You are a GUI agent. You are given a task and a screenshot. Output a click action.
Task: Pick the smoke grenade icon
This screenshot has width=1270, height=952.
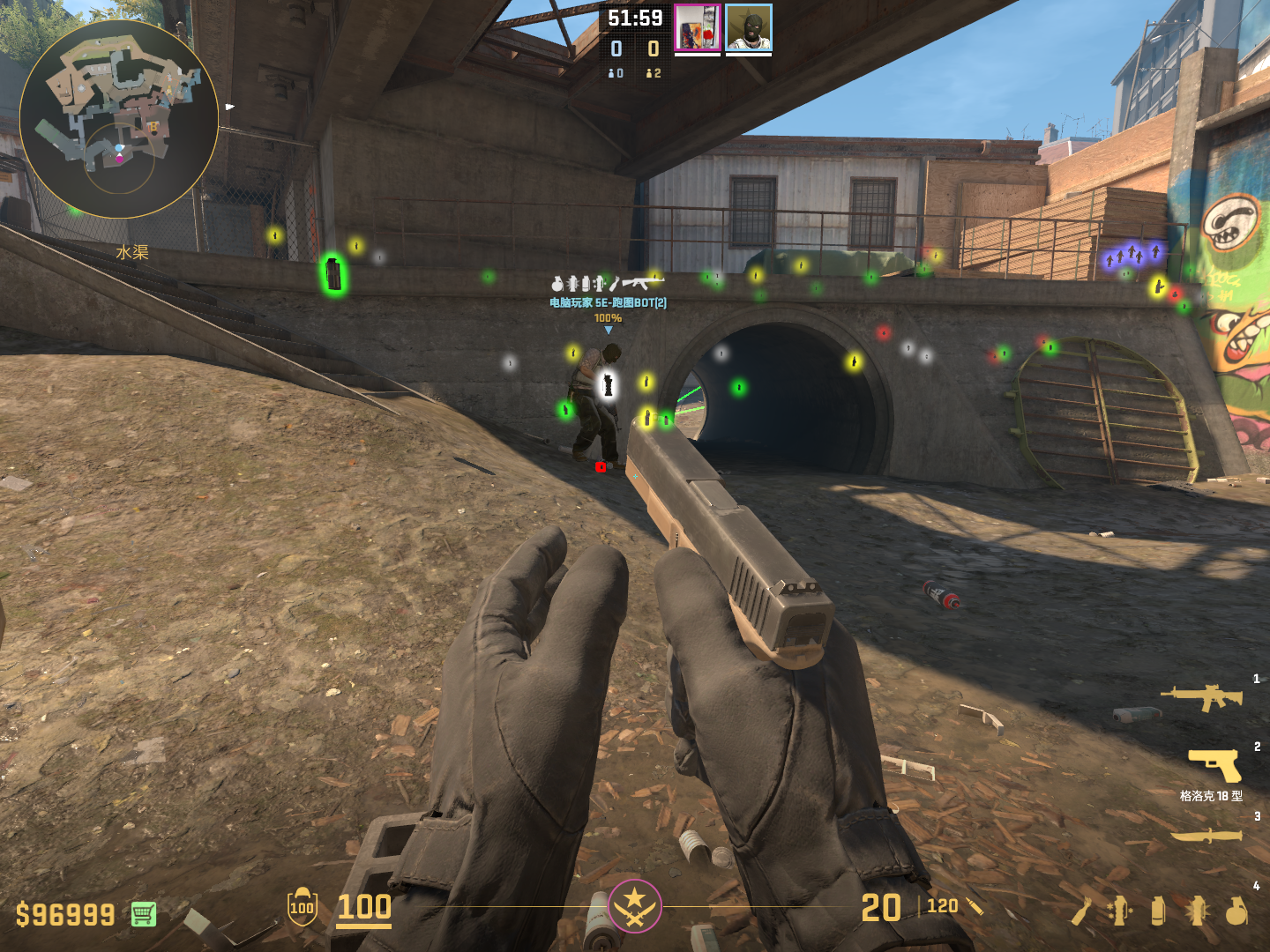pyautogui.click(x=1158, y=911)
